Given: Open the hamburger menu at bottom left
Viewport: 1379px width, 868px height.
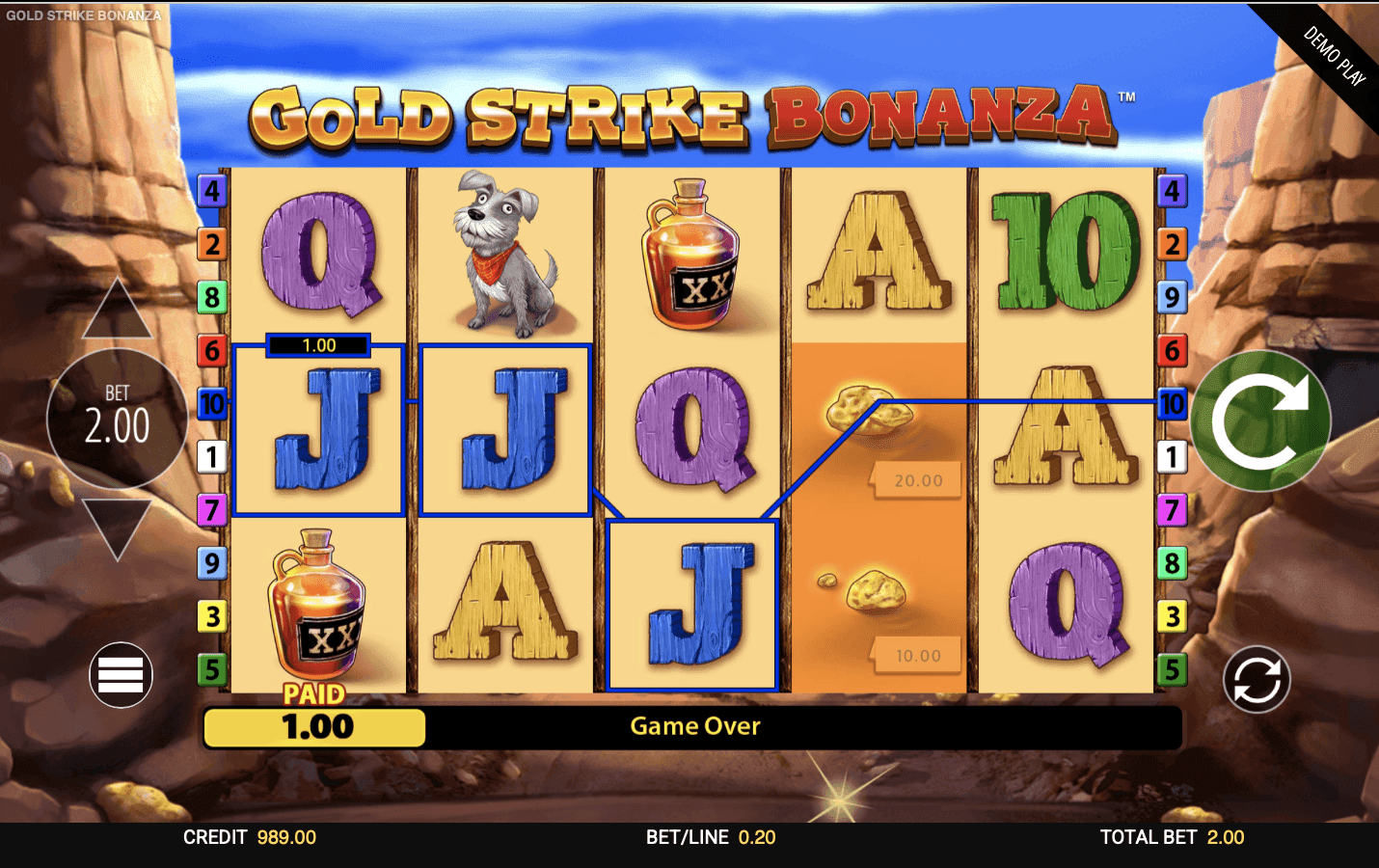Looking at the screenshot, I should [x=120, y=674].
